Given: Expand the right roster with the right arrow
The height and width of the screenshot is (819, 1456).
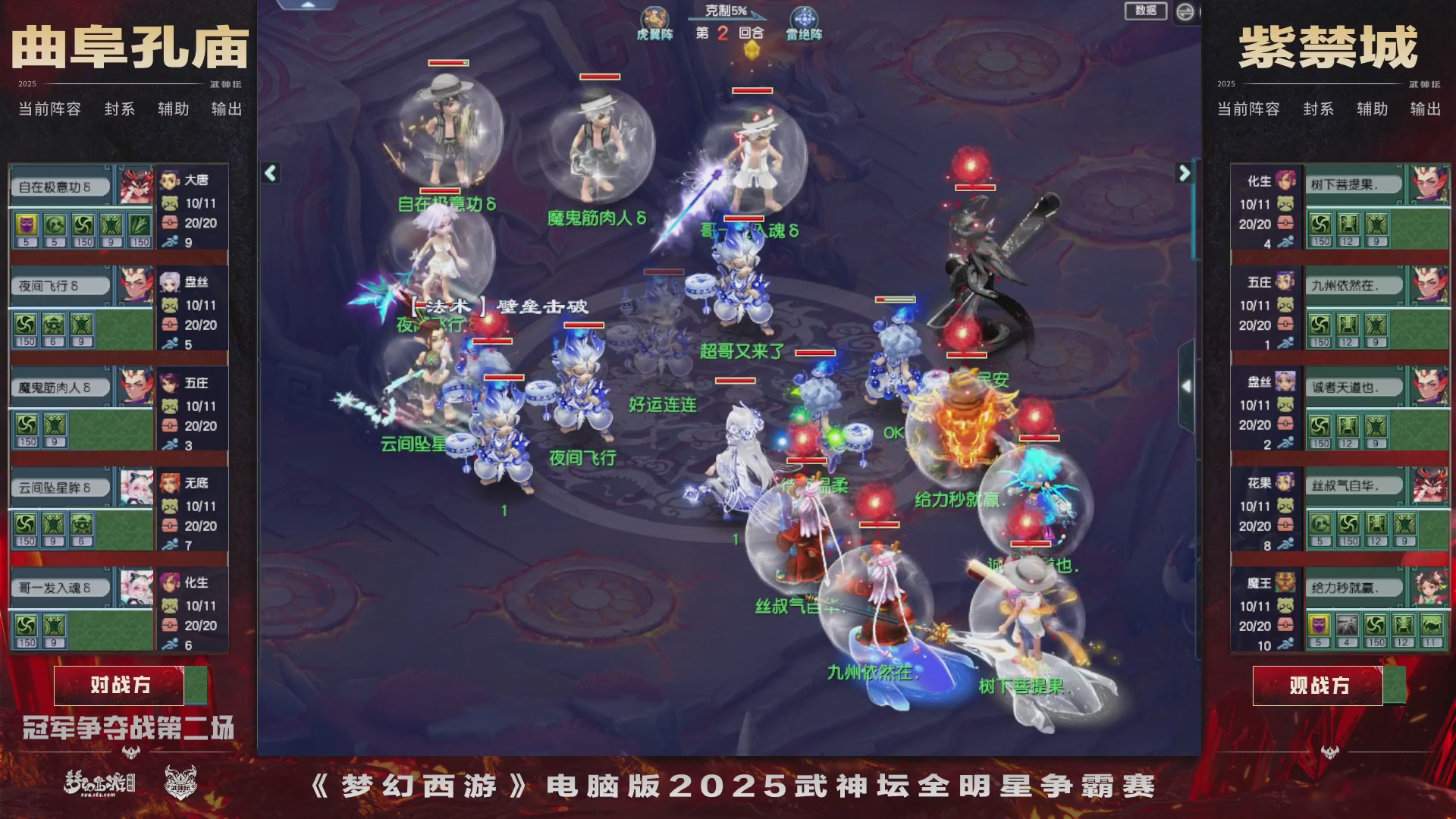Looking at the screenshot, I should (1186, 173).
